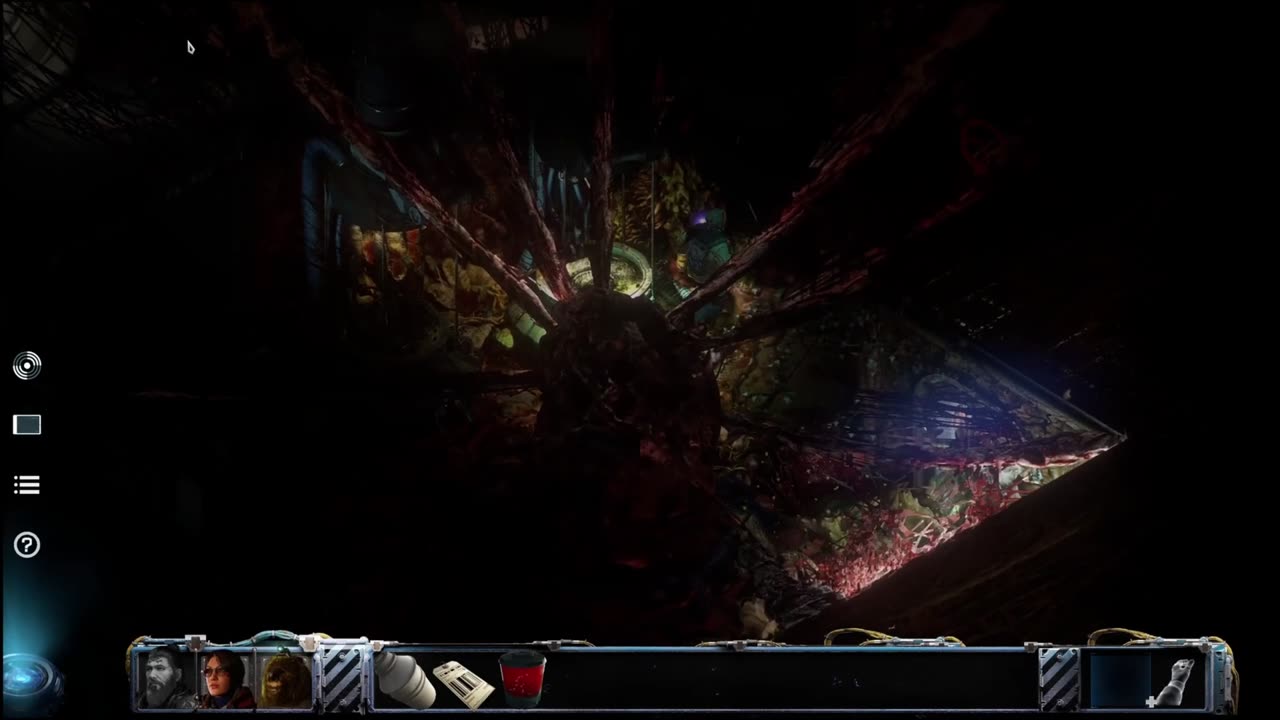Show help via the question mark icon
The width and height of the screenshot is (1280, 720).
pos(27,545)
